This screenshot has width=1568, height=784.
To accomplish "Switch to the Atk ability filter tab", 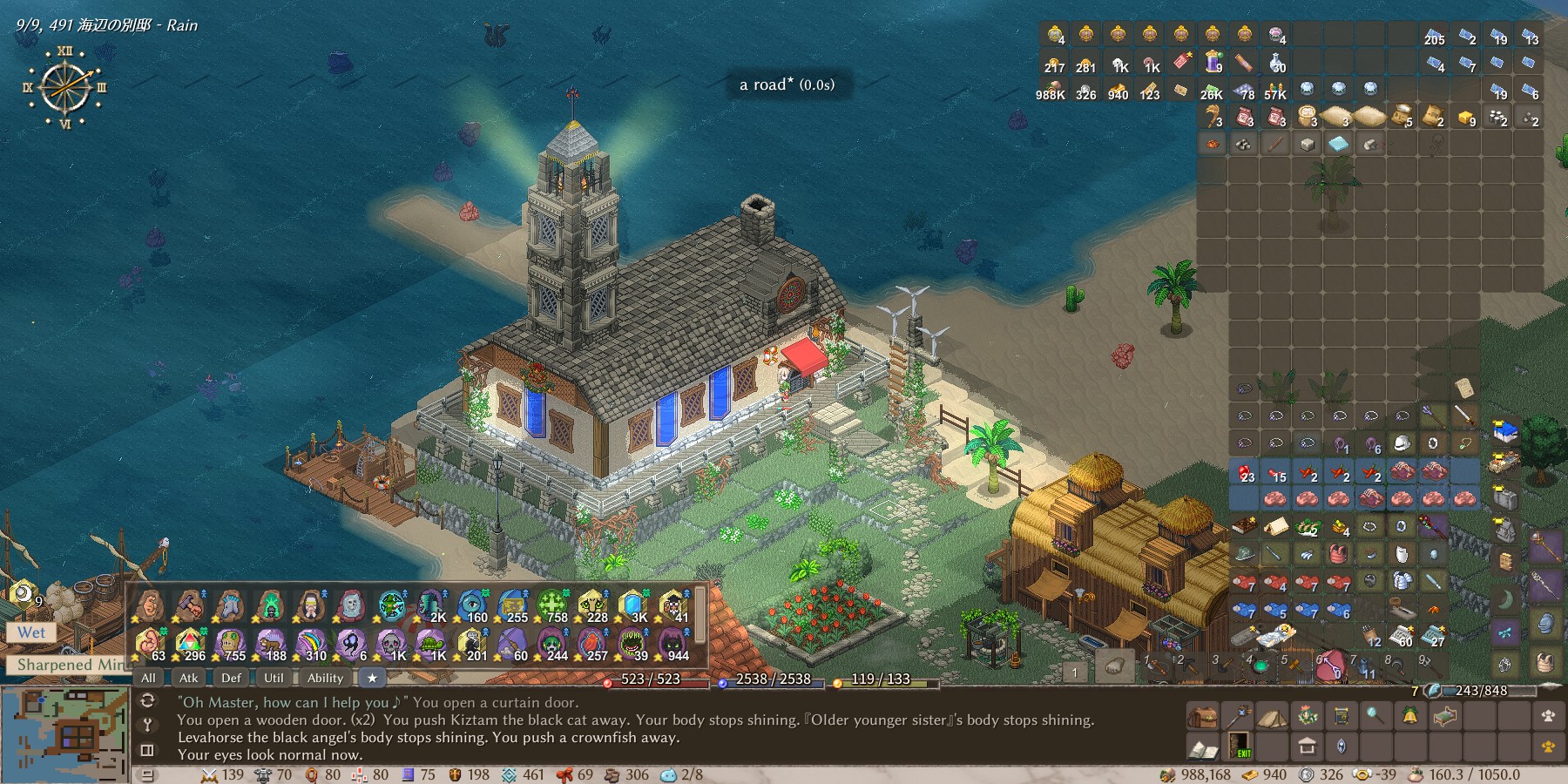I will pos(188,678).
